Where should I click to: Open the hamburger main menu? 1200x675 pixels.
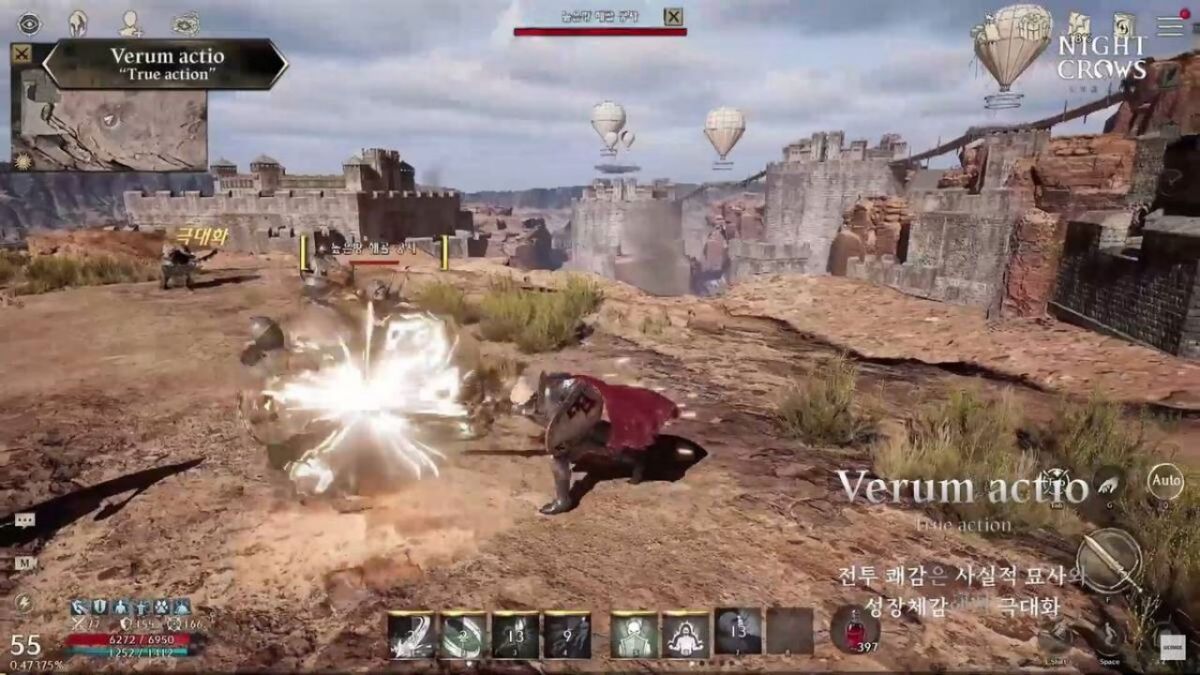[x=1168, y=25]
